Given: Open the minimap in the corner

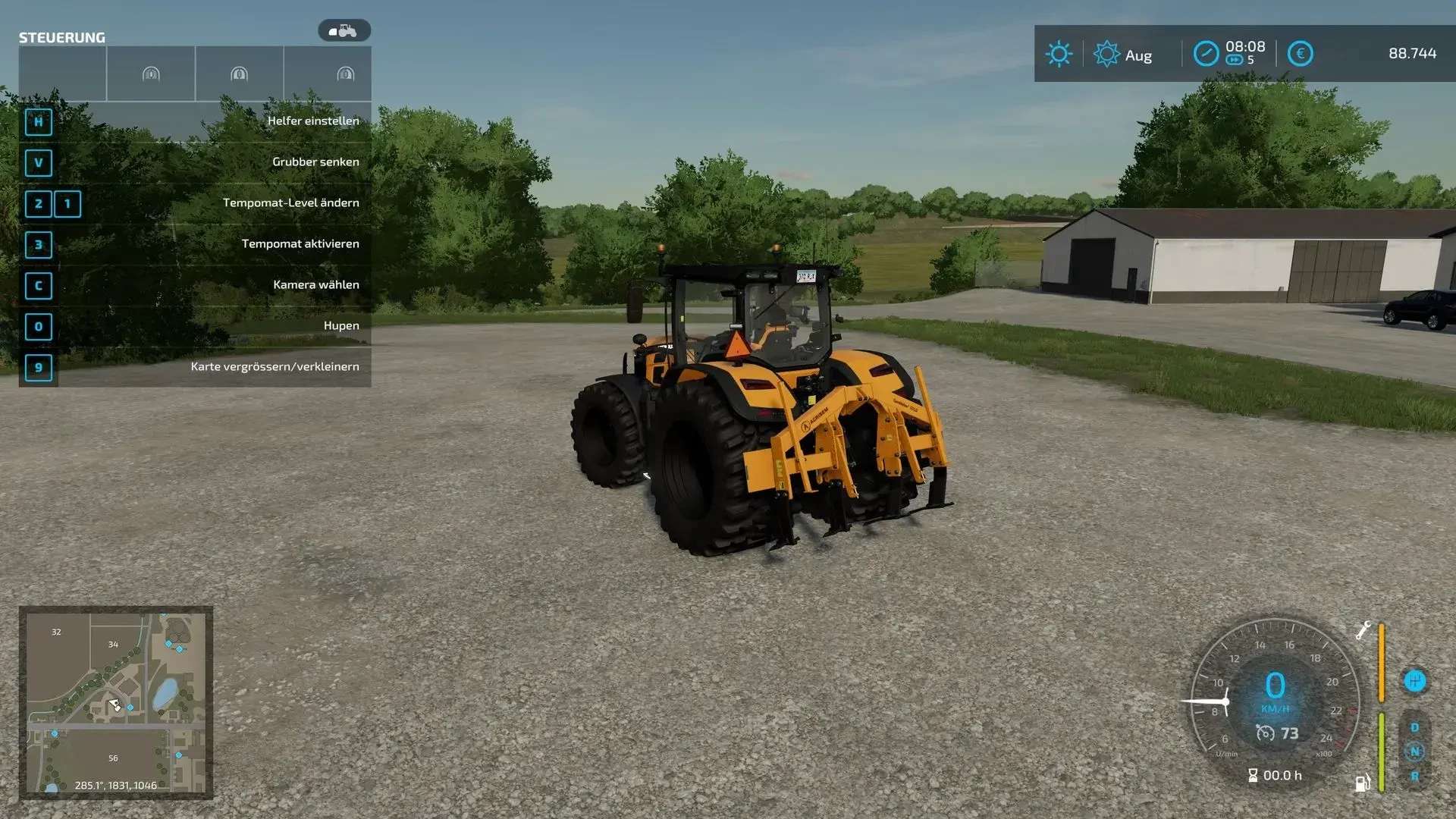Looking at the screenshot, I should (x=116, y=702).
